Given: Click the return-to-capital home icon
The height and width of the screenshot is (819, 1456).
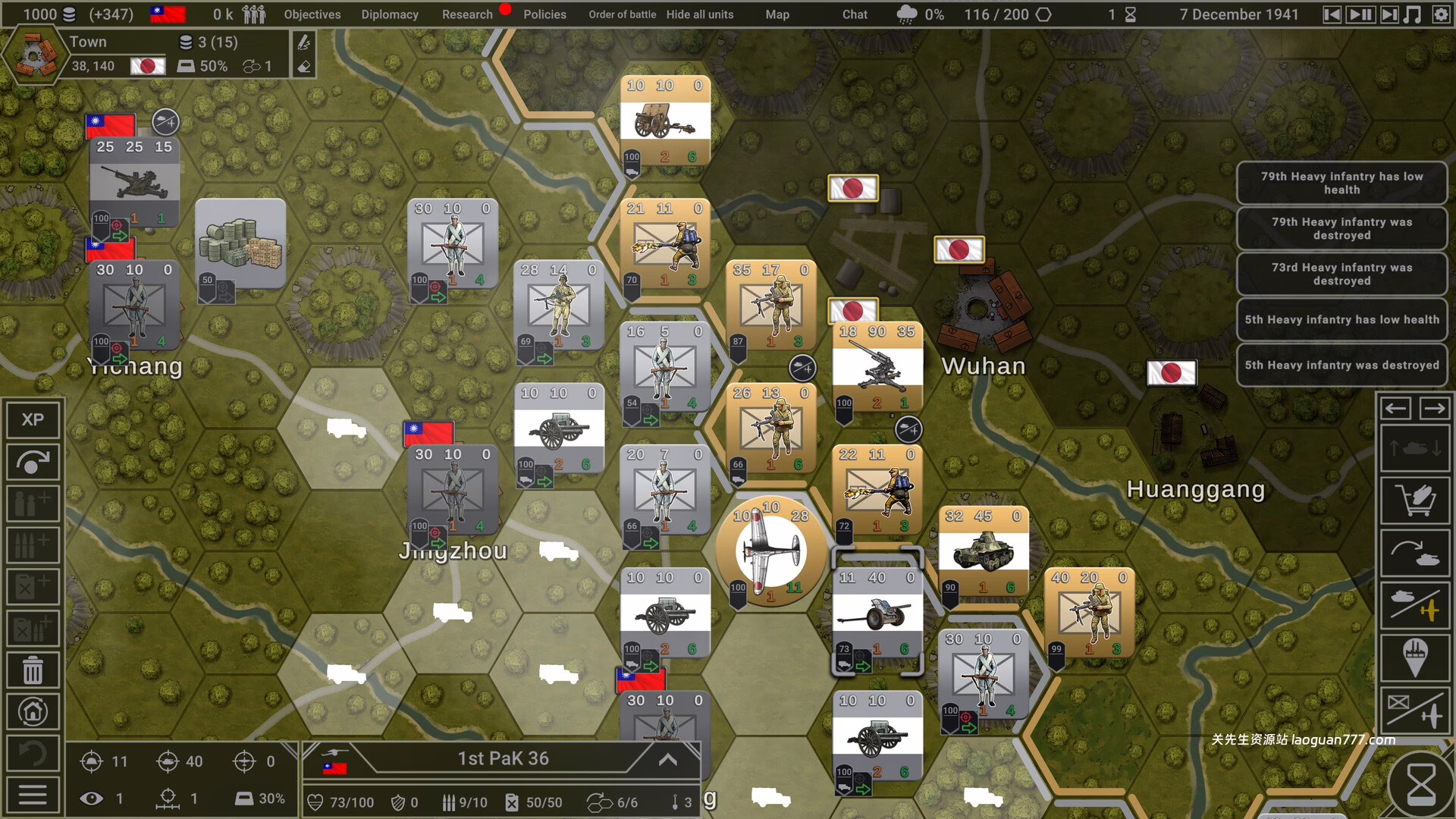Looking at the screenshot, I should [32, 711].
